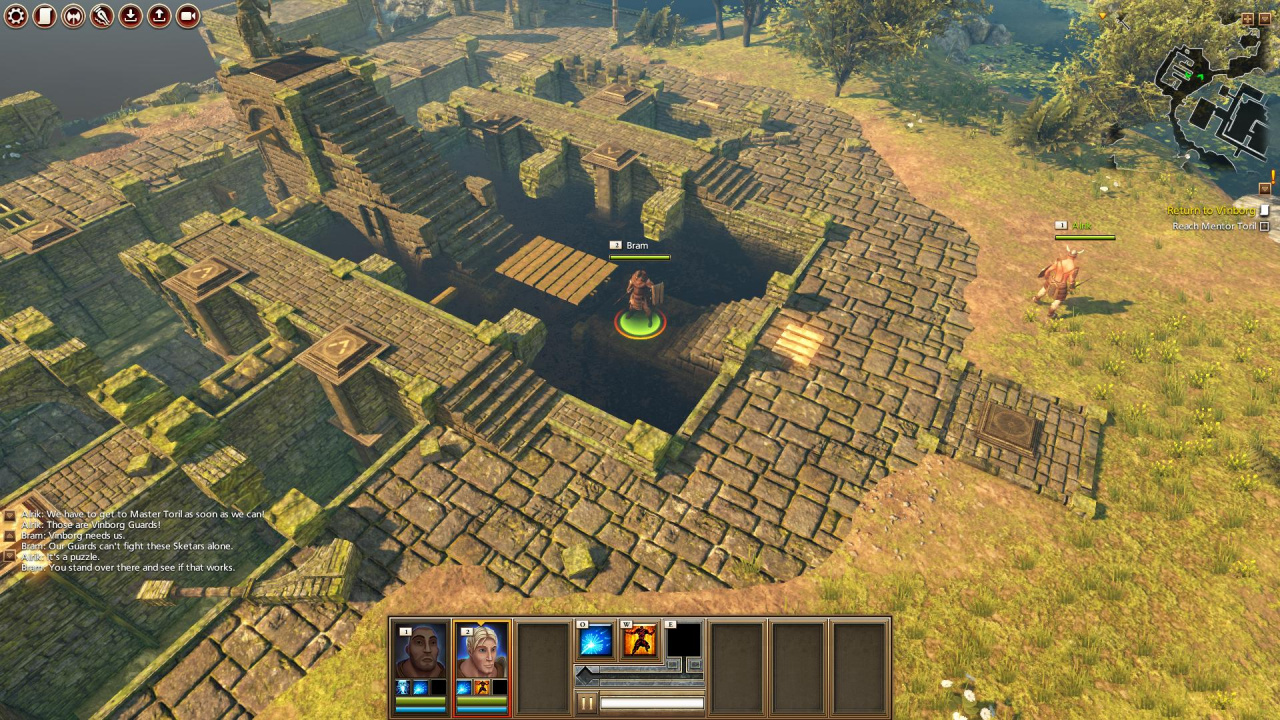Collapse the minimap with its arrow button
Viewport: 1280px width, 720px height.
pos(1264,19)
